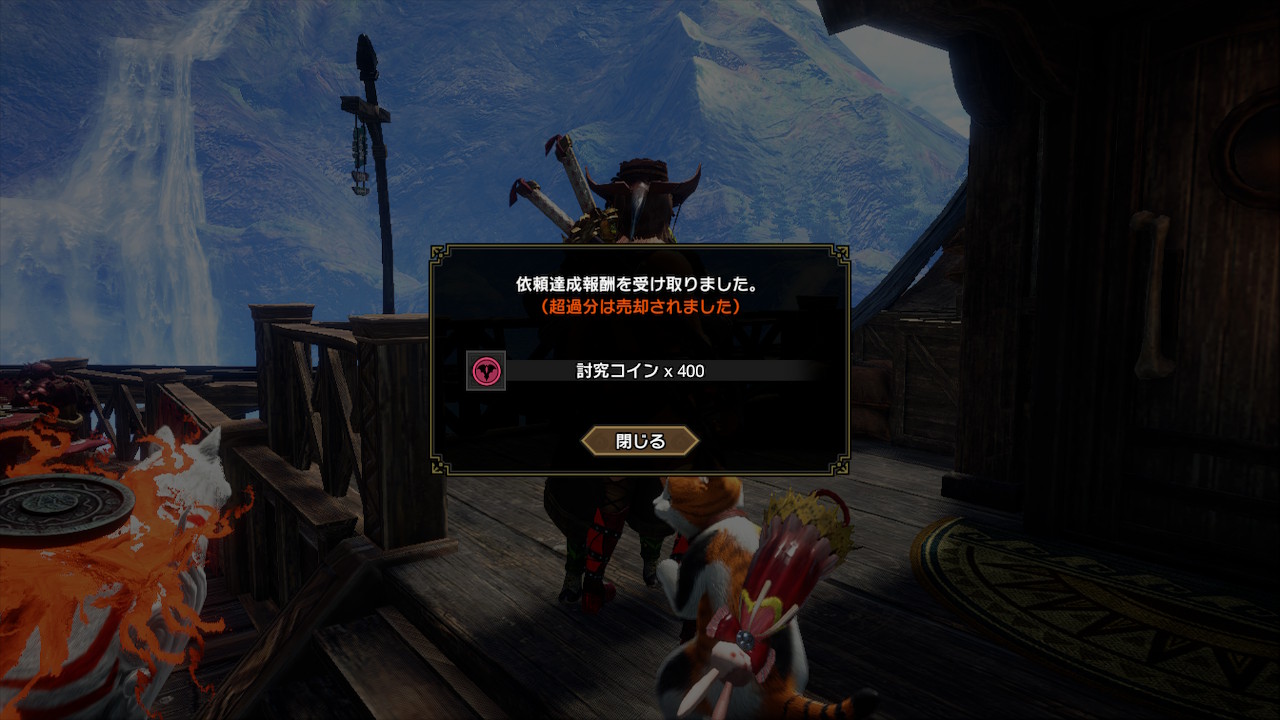Select the red 超過分は売却されました notice
The image size is (1280, 720).
tap(640, 308)
